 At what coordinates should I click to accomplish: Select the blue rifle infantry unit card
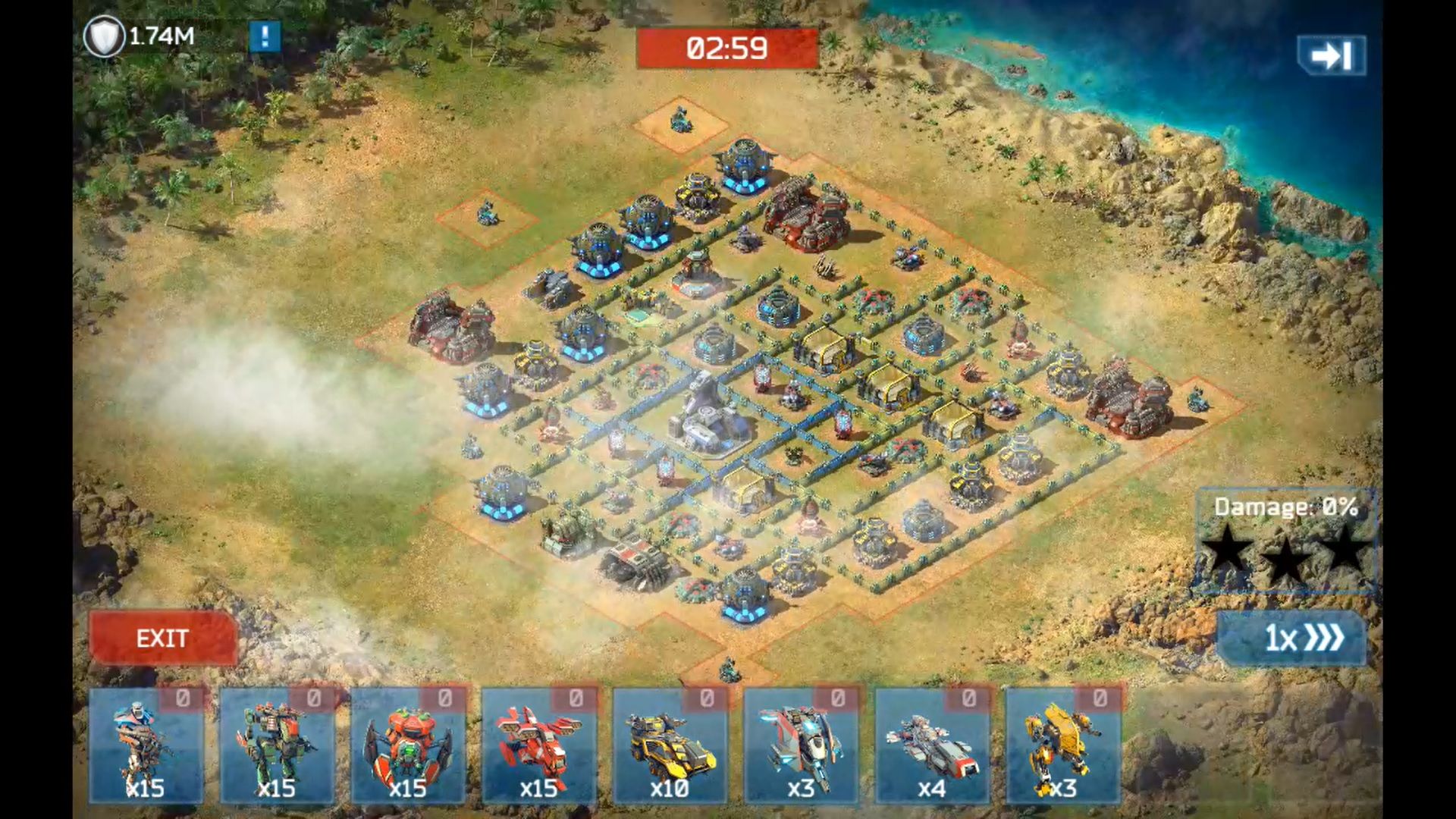pyautogui.click(x=146, y=745)
